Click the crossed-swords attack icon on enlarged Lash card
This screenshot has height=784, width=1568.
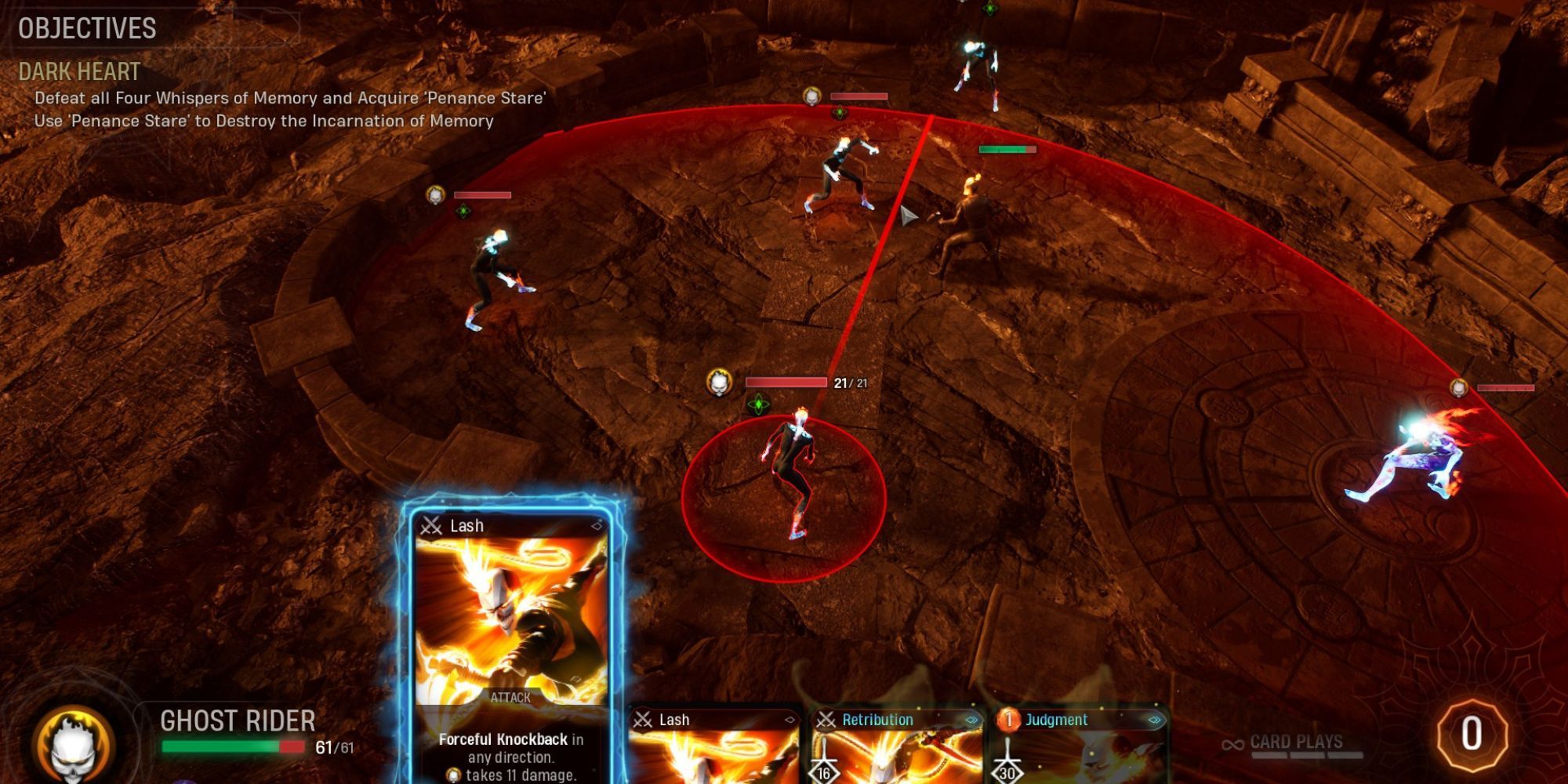click(430, 526)
